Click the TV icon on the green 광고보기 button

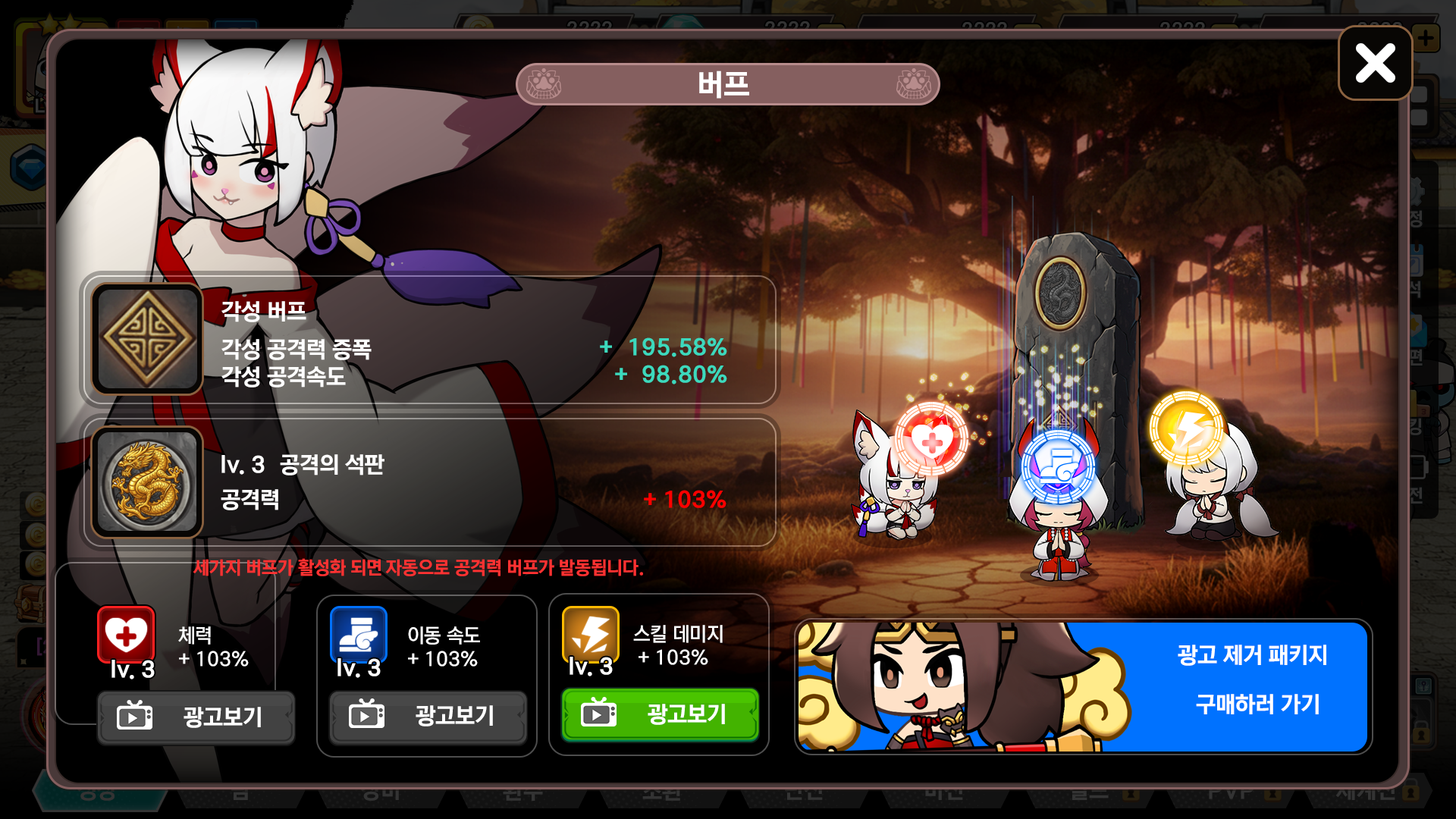click(x=598, y=713)
